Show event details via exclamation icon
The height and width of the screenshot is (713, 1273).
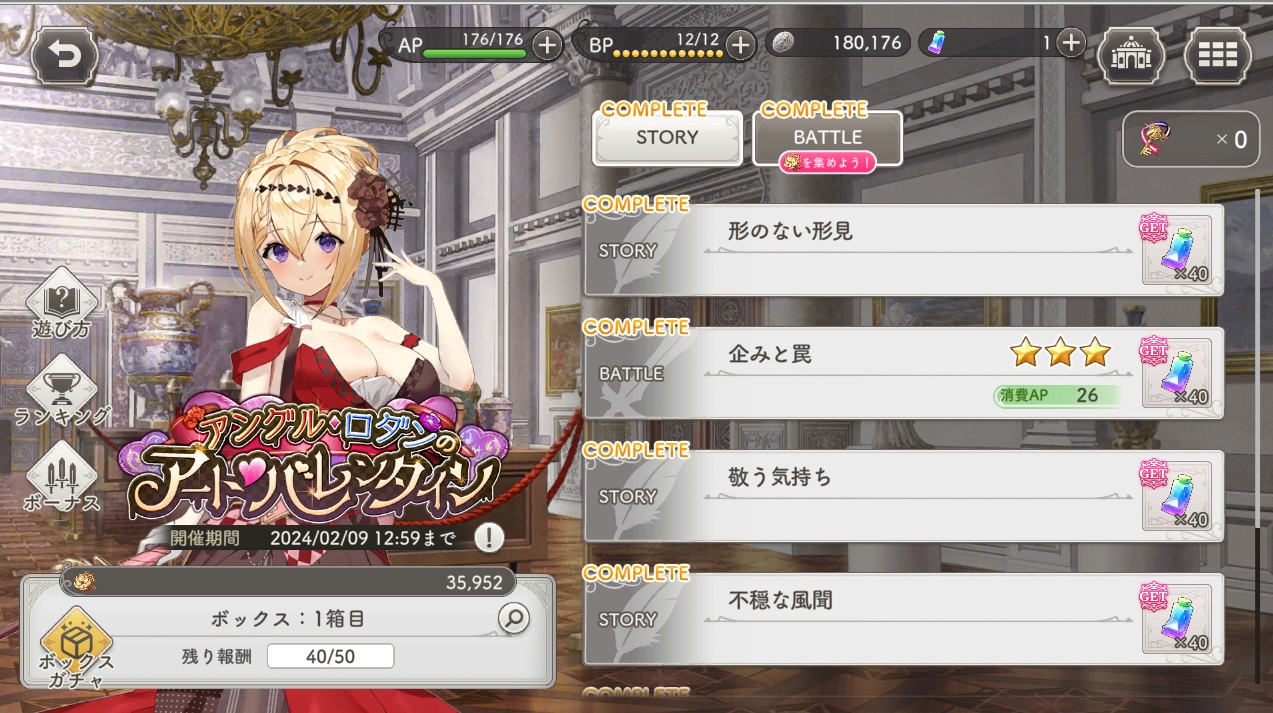click(488, 538)
